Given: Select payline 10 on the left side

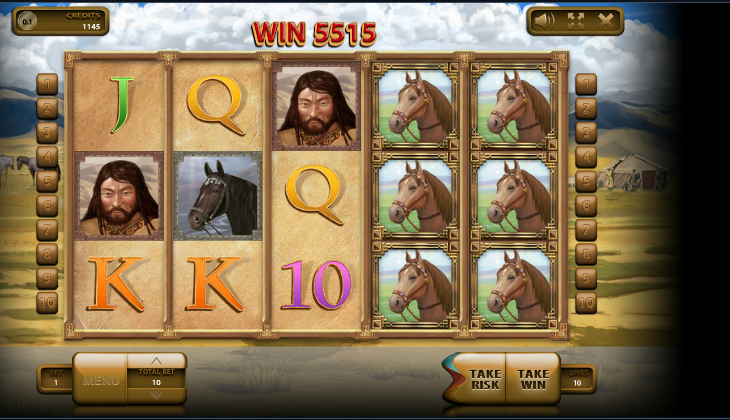Looking at the screenshot, I should click(47, 302).
